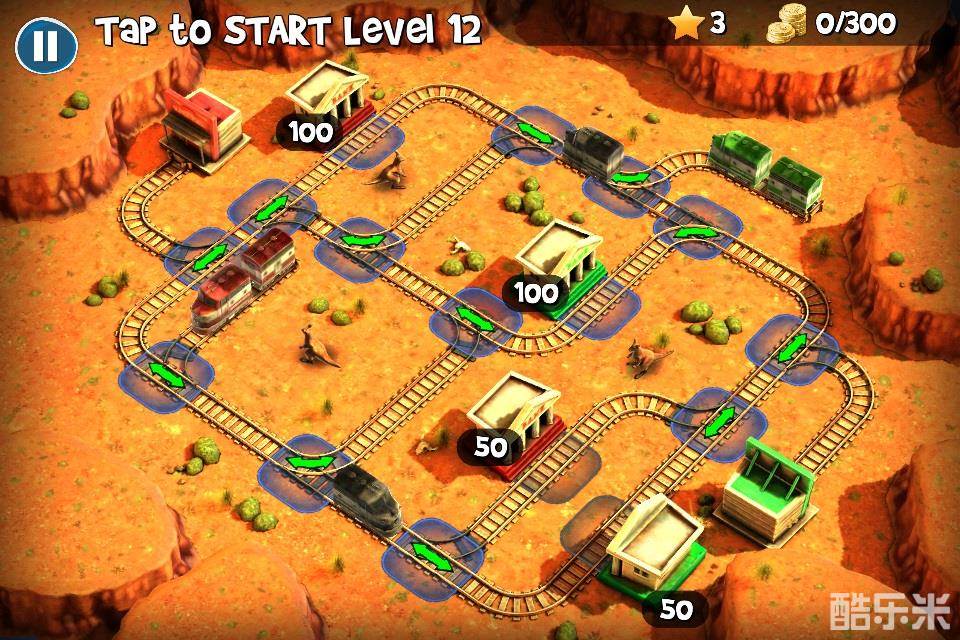Screen dimensions: 960x640
Task: Flip the switch just left of the bottom black locomotive
Action: coord(309,462)
